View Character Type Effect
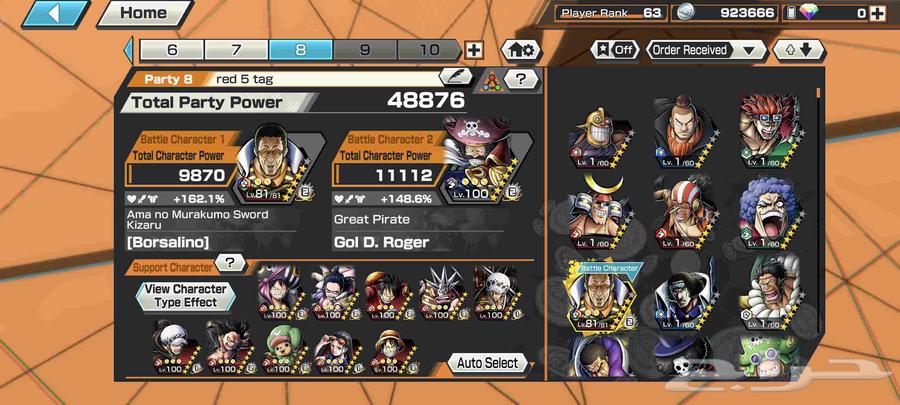 (185, 296)
